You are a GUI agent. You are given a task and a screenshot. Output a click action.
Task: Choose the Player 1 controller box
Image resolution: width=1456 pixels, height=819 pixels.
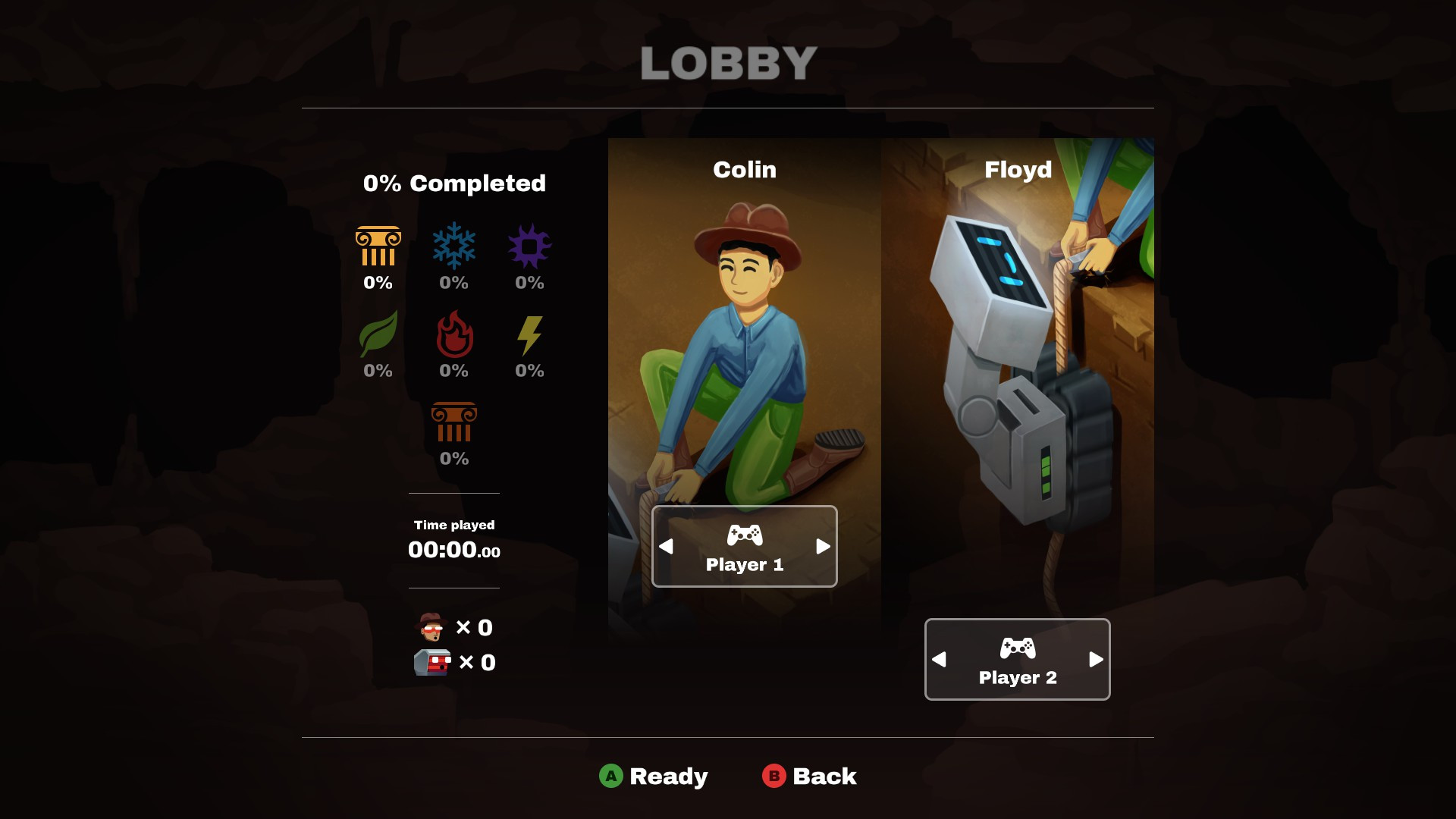tap(744, 547)
